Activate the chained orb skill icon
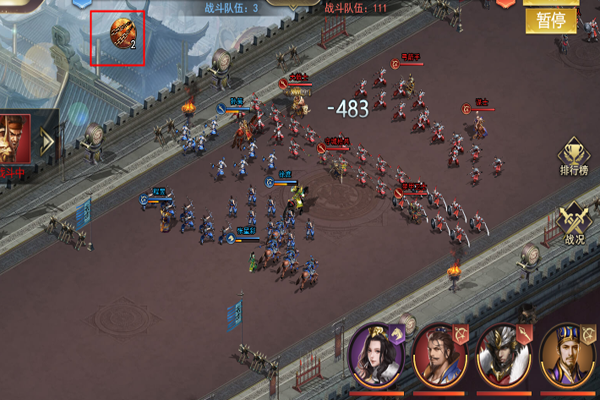Image resolution: width=600 pixels, height=400 pixels. 119,35
